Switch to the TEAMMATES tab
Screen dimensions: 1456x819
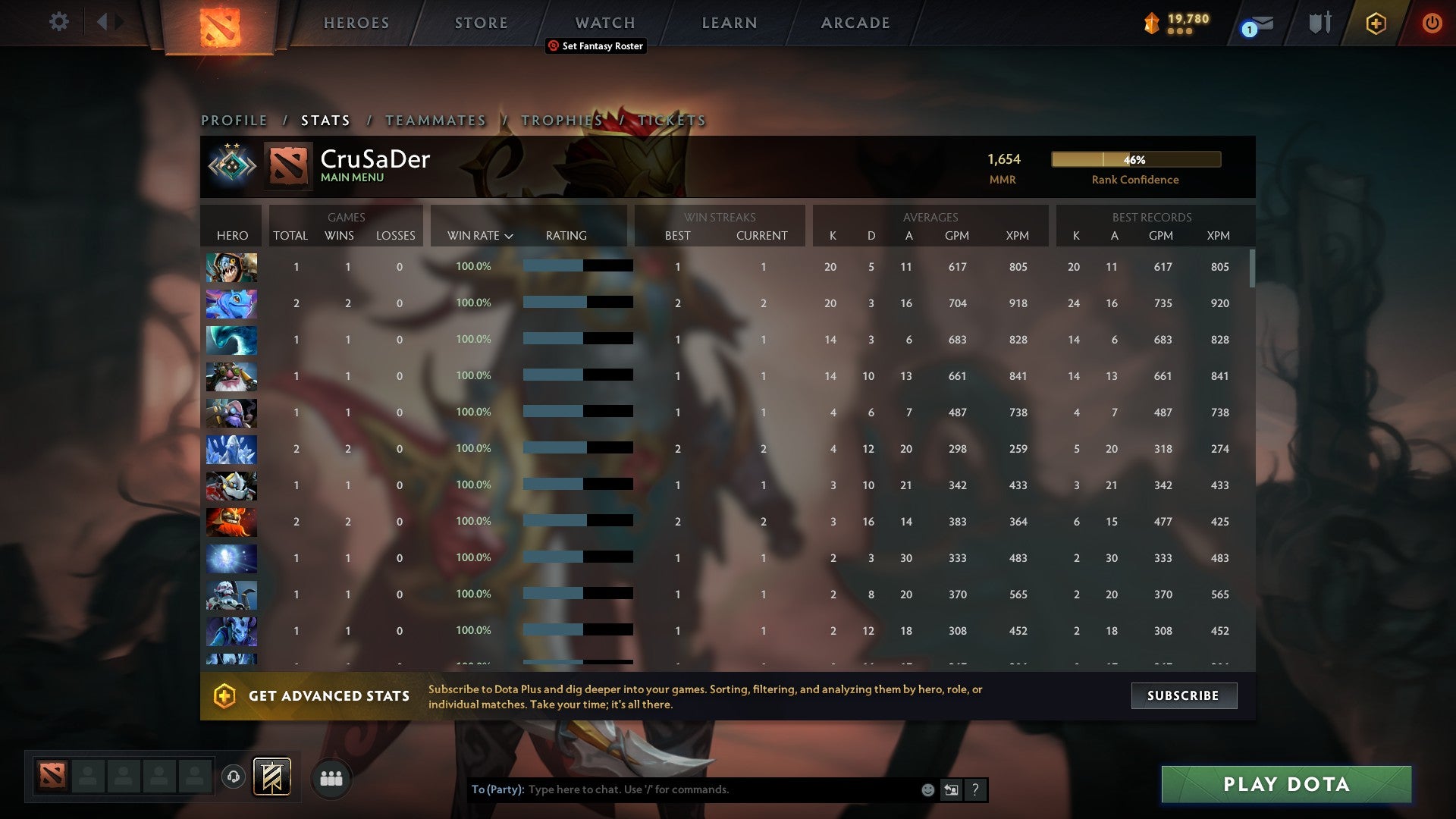tap(436, 120)
